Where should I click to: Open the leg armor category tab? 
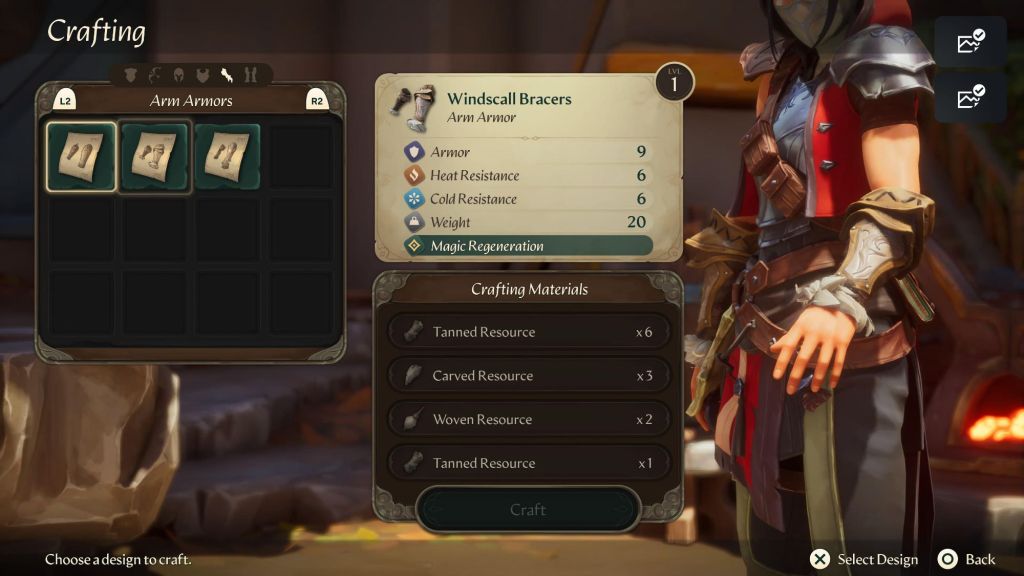(x=250, y=74)
